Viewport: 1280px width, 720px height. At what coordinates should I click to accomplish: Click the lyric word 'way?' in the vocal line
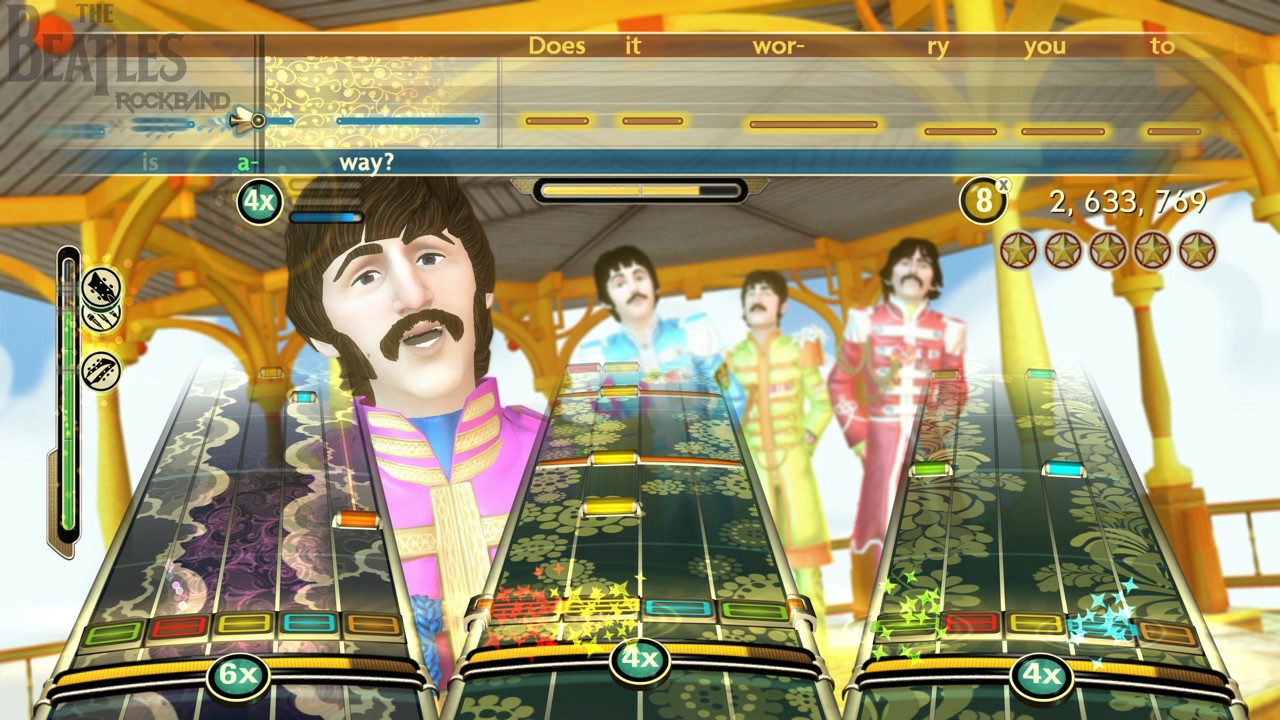point(366,162)
